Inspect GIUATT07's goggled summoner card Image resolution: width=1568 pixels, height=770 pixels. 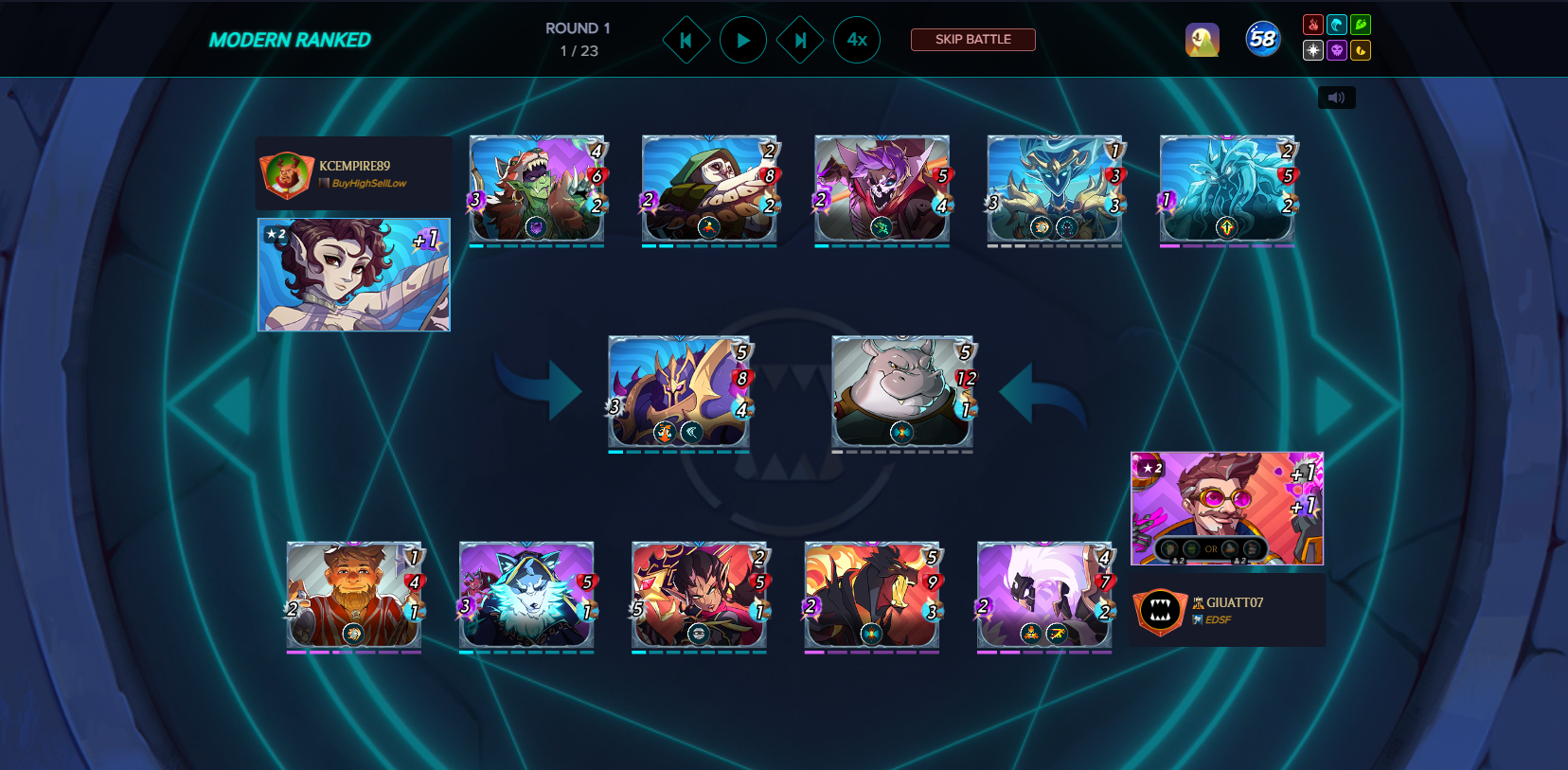pyautogui.click(x=1226, y=509)
